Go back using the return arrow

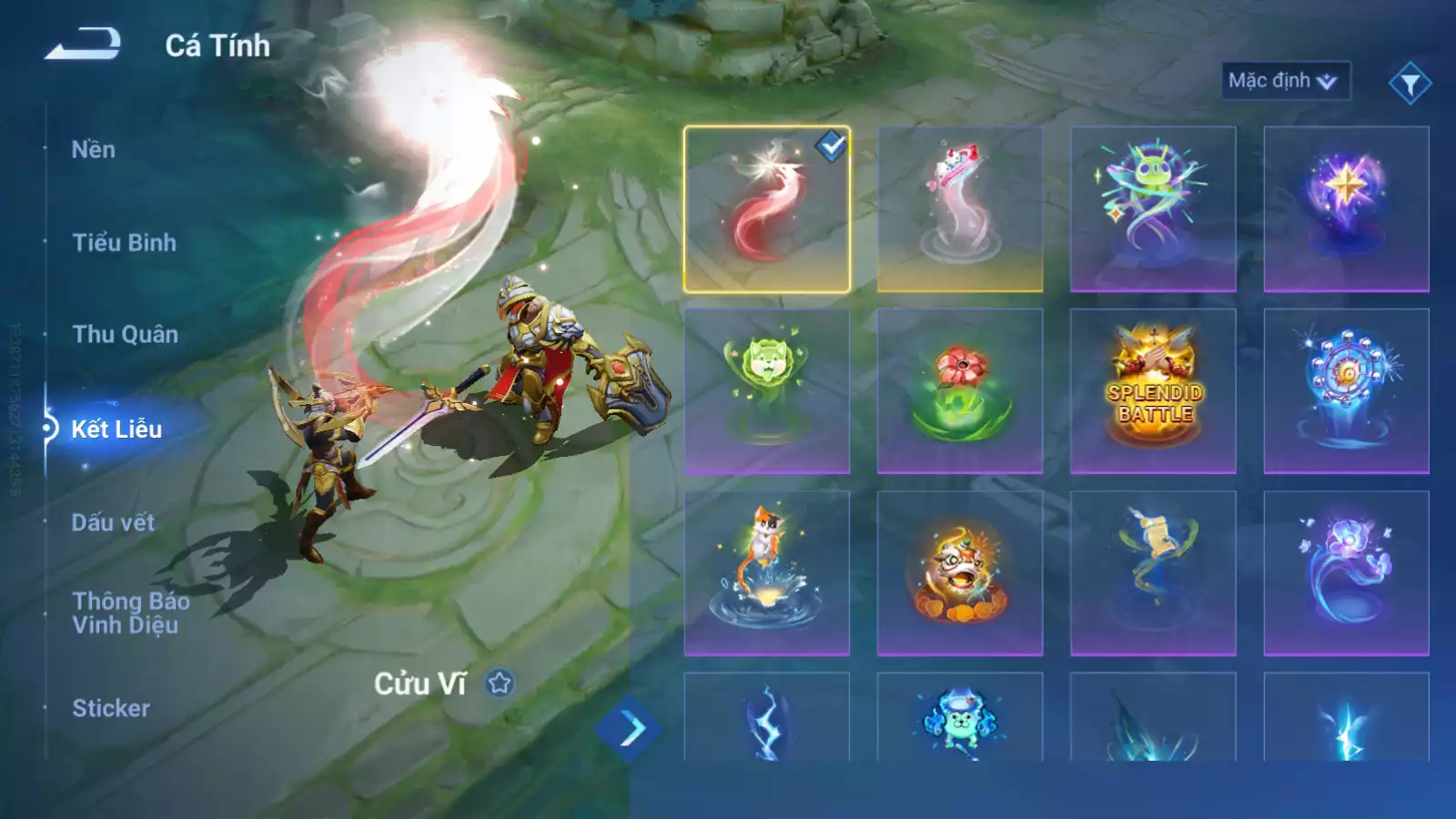coord(83,44)
